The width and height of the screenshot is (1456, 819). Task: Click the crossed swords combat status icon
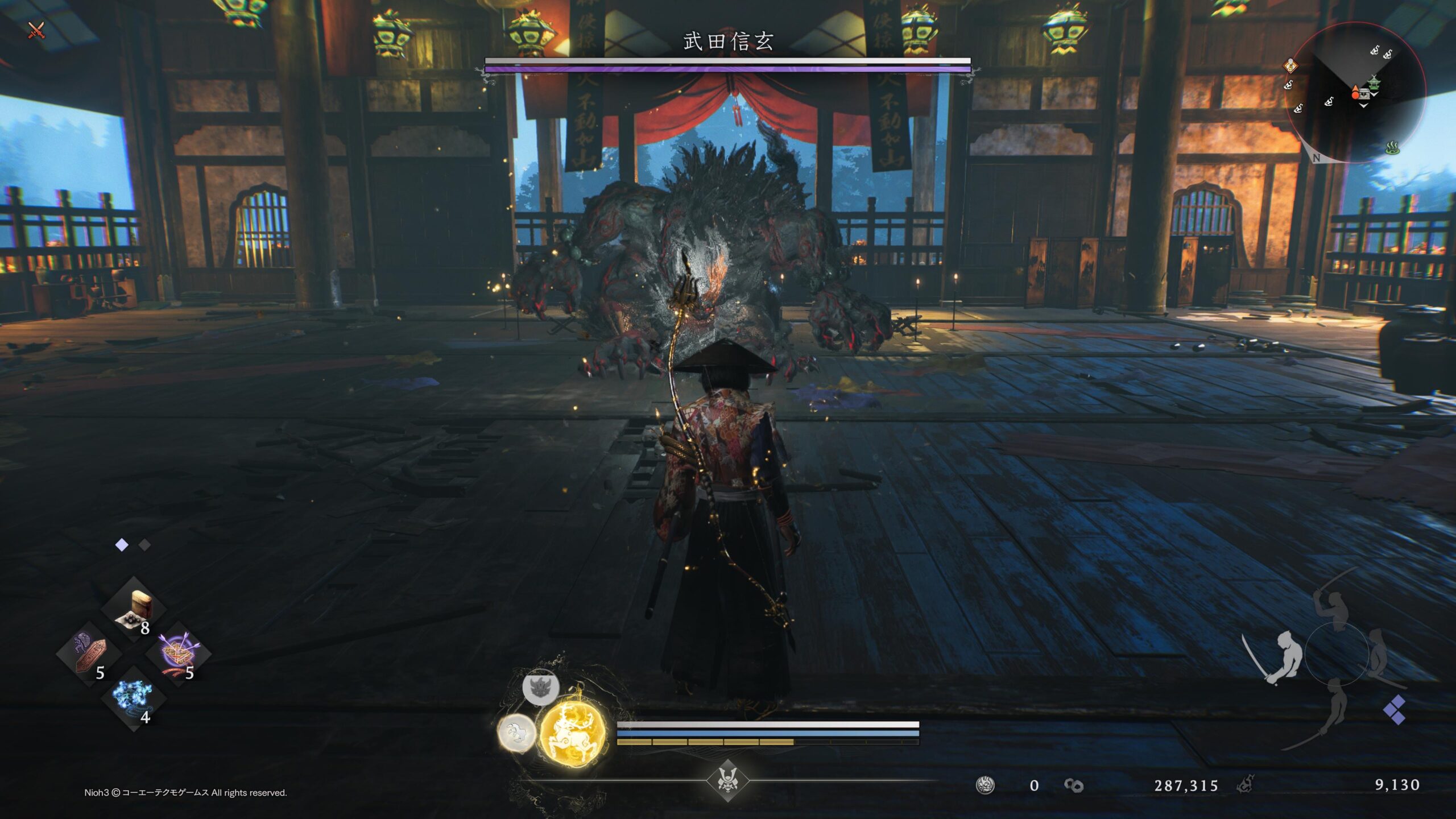36,30
